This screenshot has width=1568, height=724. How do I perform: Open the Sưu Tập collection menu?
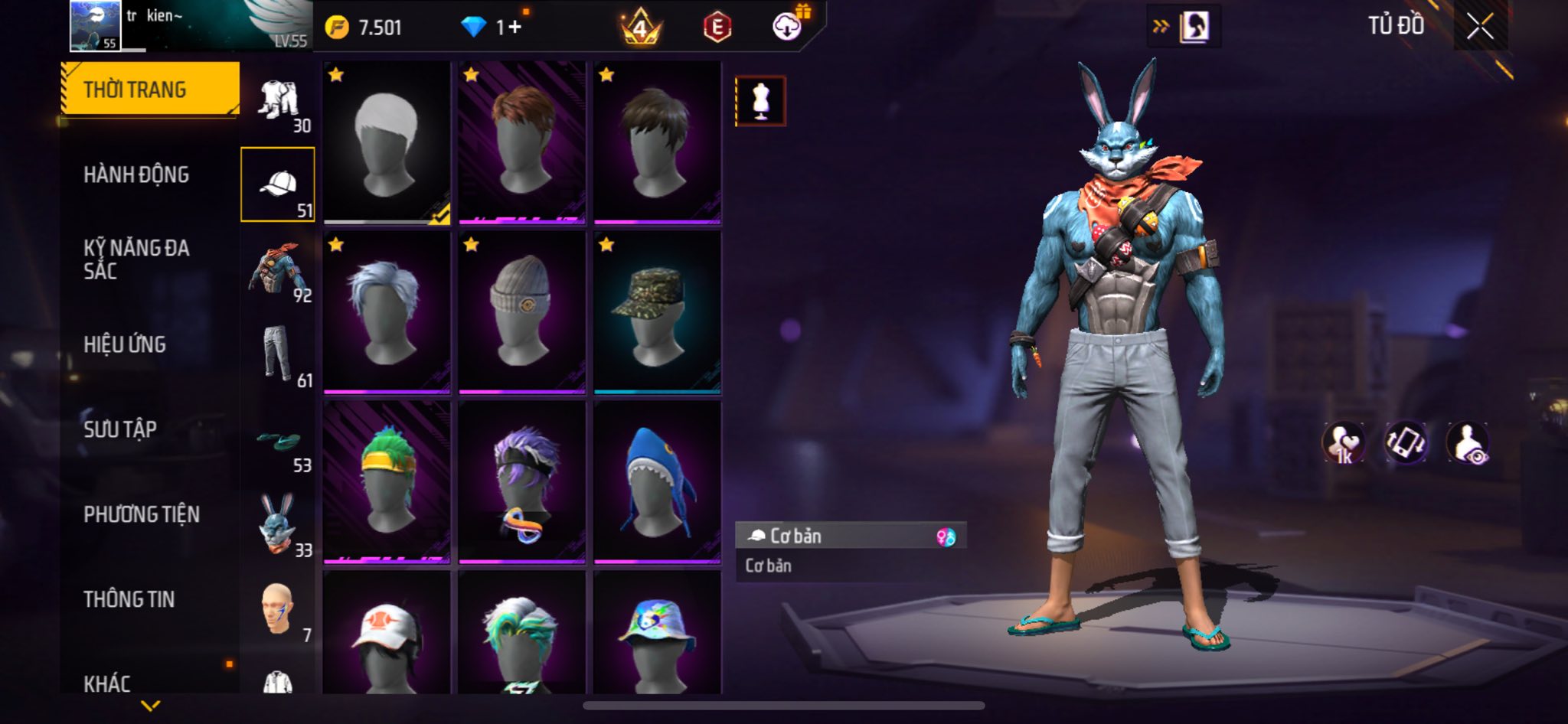coord(120,429)
